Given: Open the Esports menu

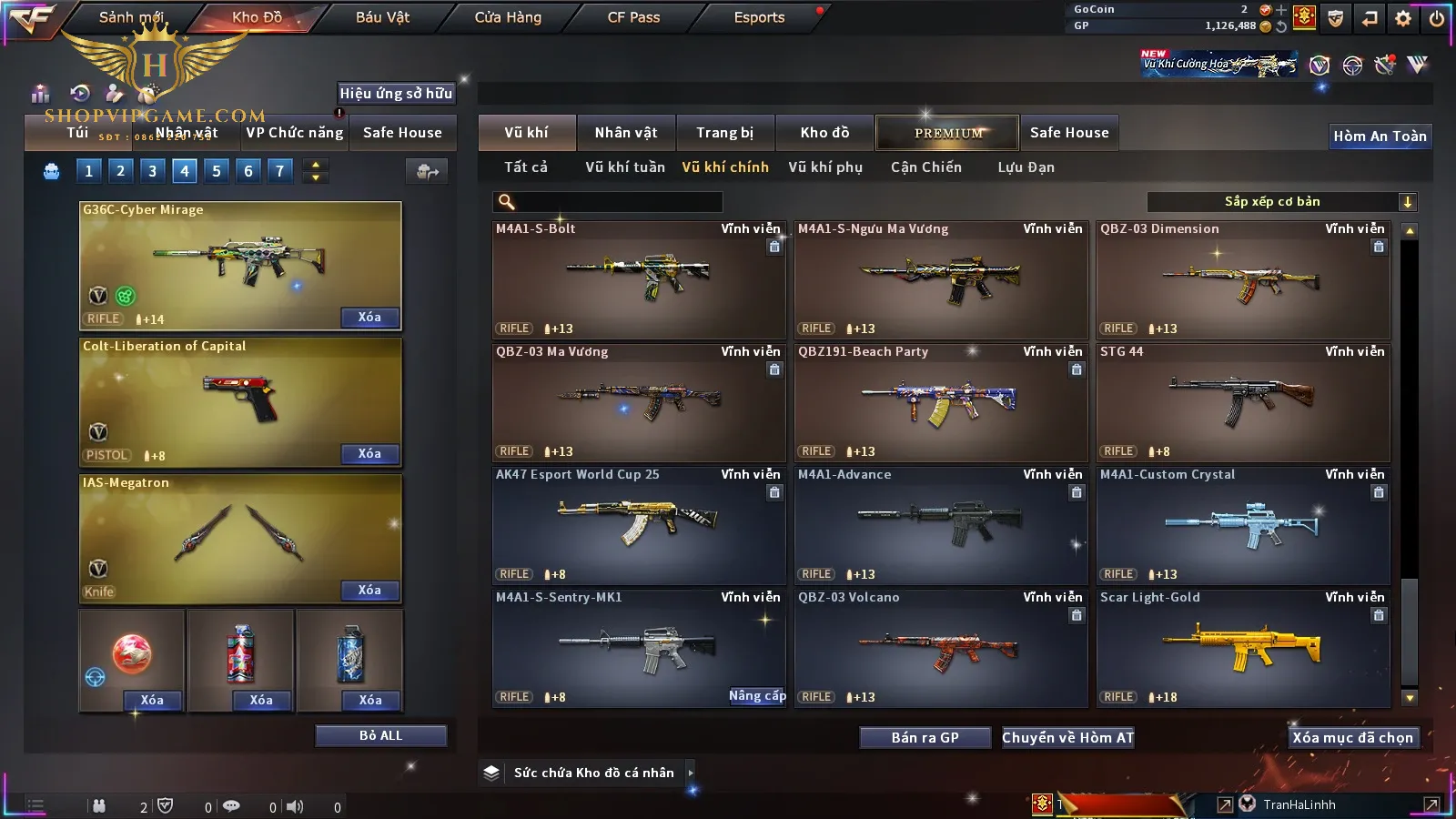Looking at the screenshot, I should [759, 17].
